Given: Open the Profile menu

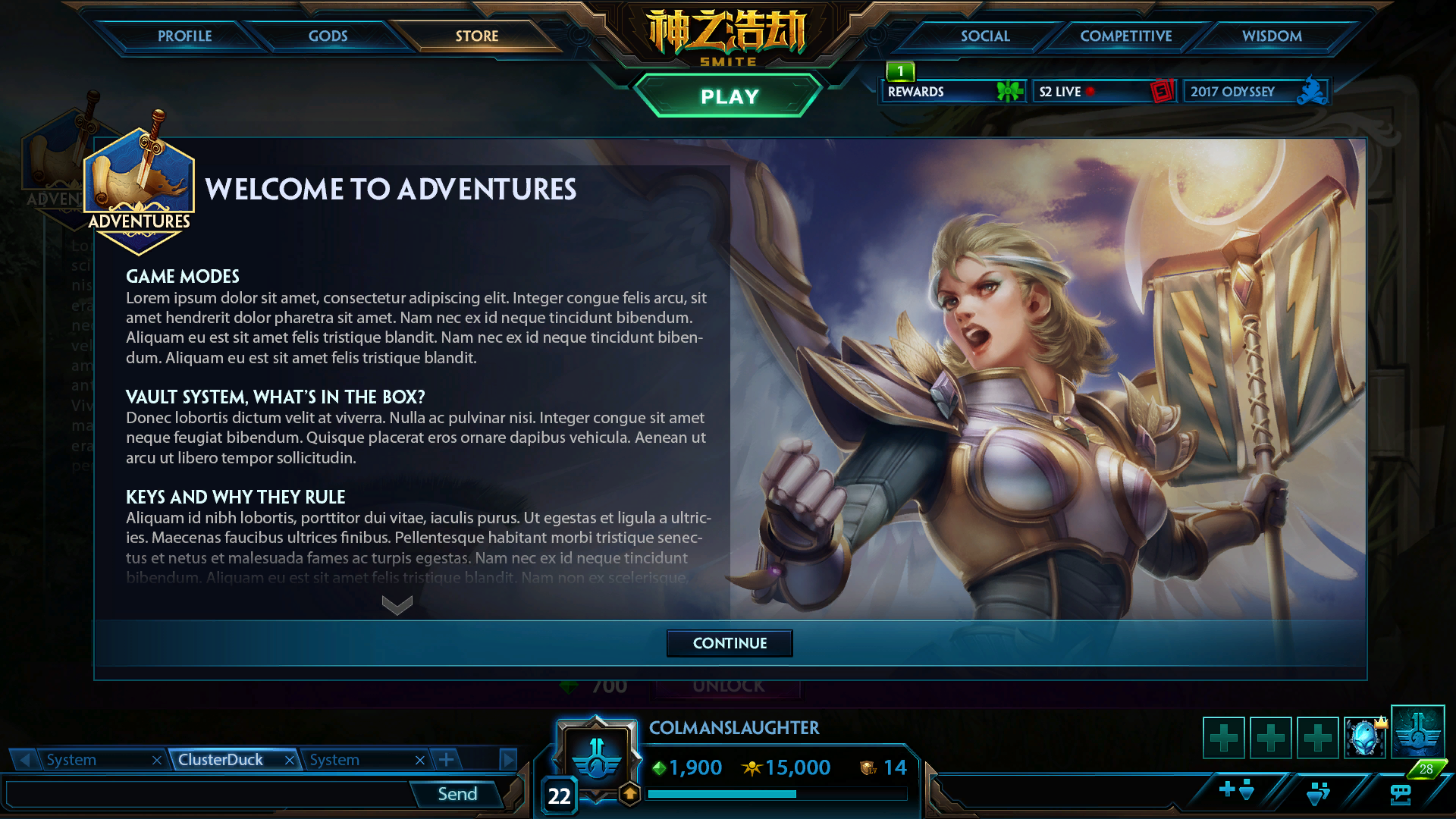Looking at the screenshot, I should (184, 36).
